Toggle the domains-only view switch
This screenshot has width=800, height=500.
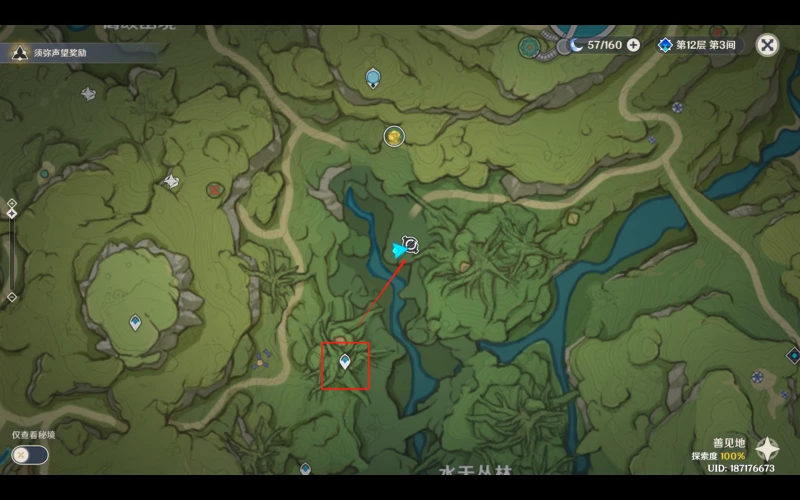click(30, 455)
